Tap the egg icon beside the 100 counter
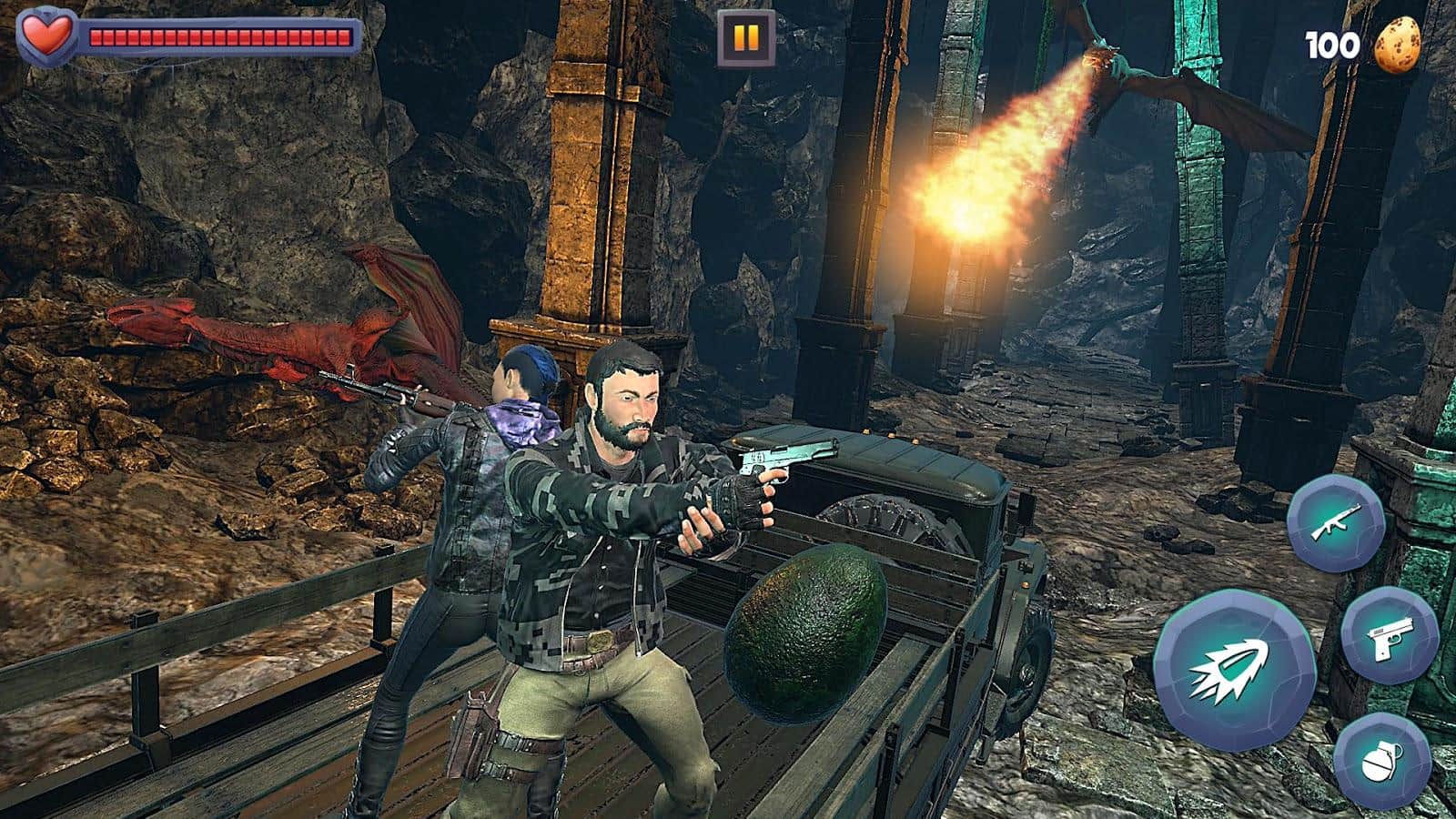This screenshot has height=819, width=1456. [1400, 44]
